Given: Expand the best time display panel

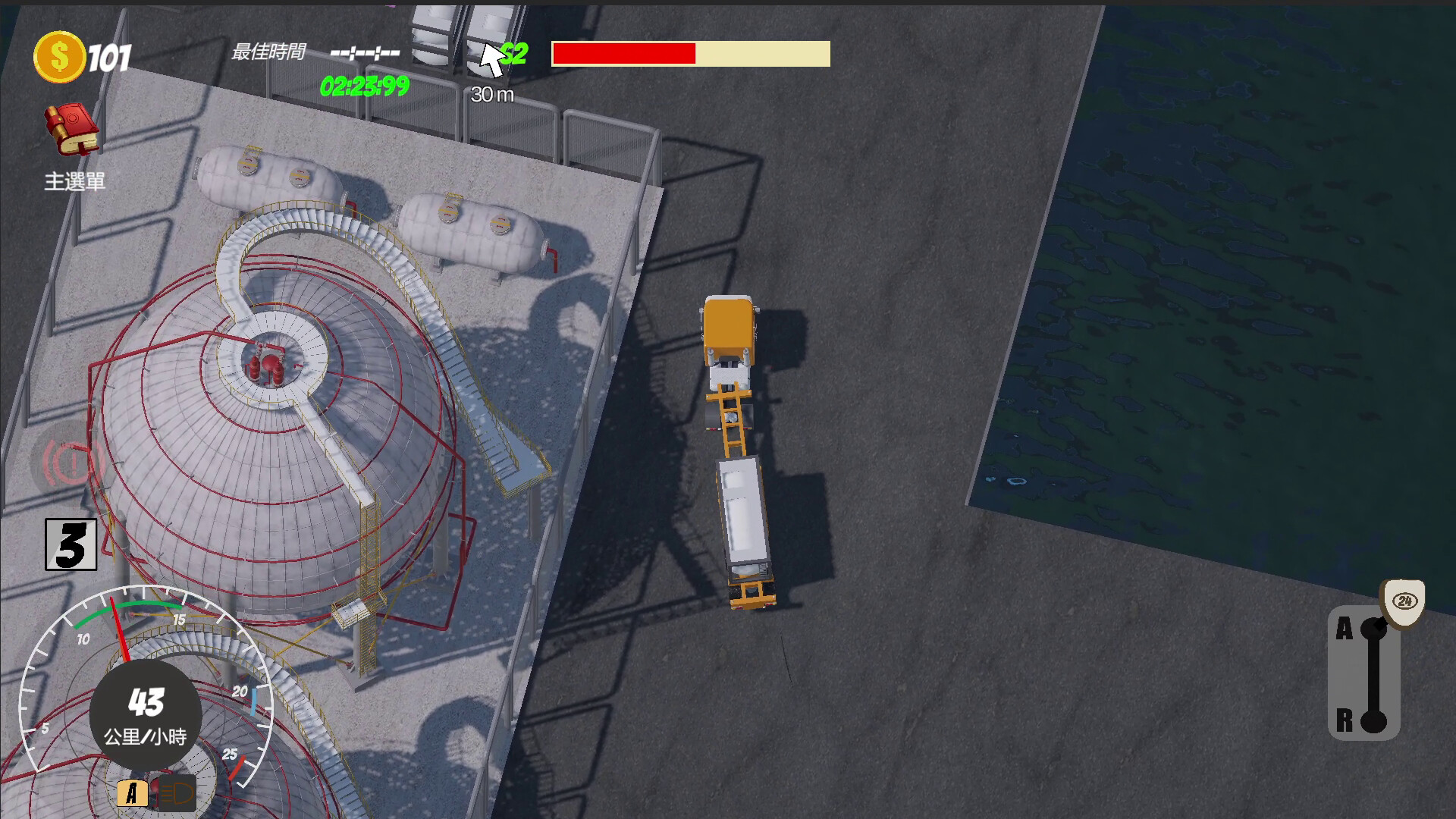Looking at the screenshot, I should tap(363, 53).
